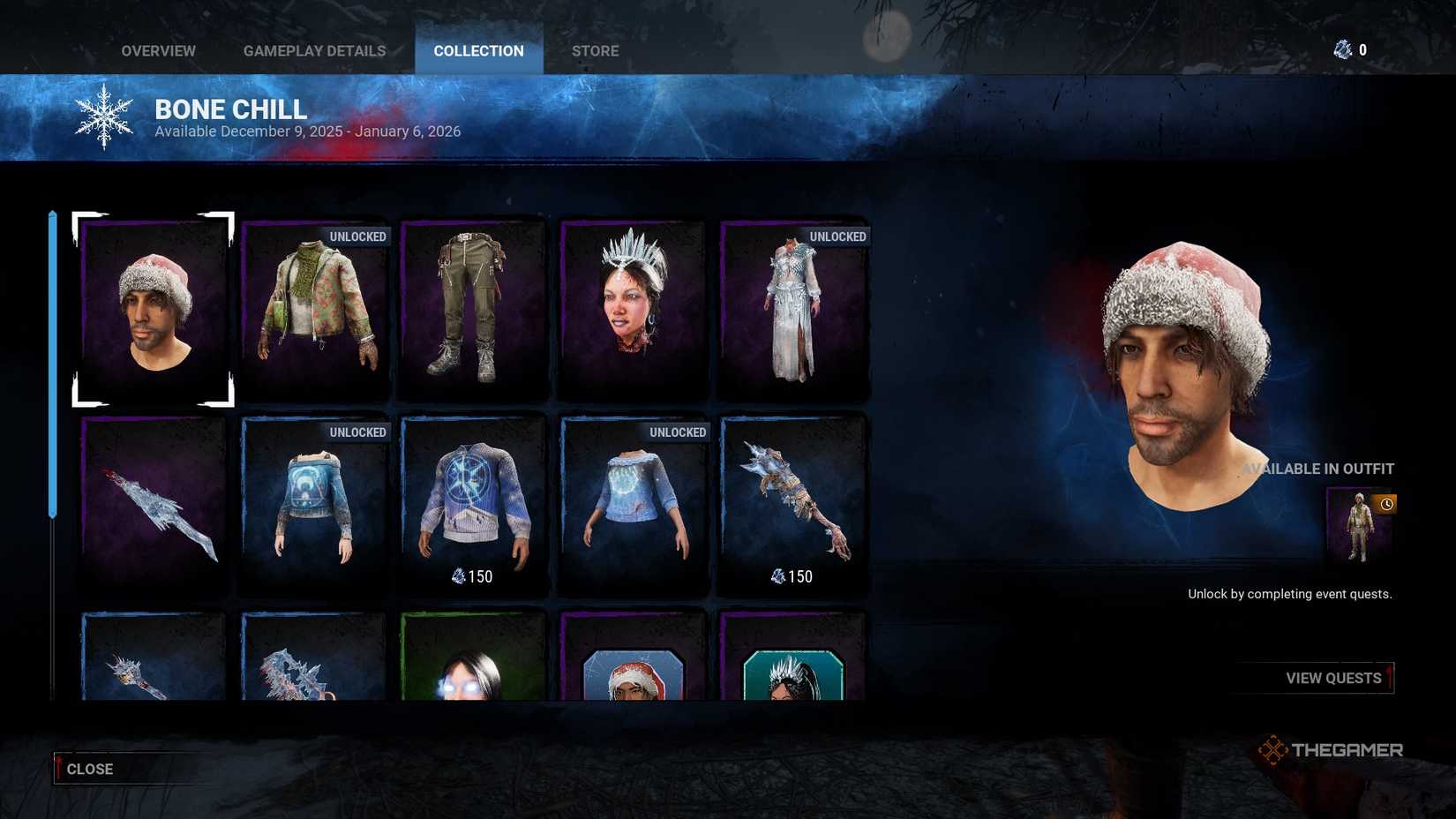This screenshot has width=1456, height=819.
Task: Select the frozen blade weapon item
Action: click(x=154, y=505)
